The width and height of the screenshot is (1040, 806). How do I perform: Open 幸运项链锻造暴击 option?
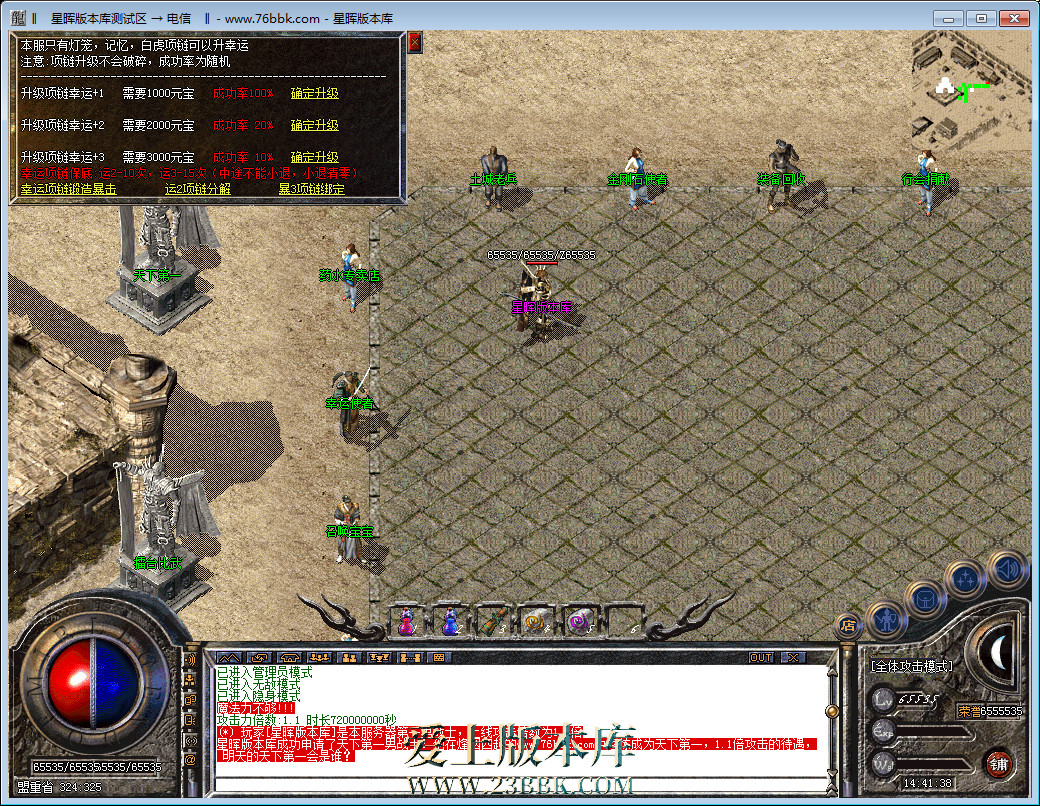pyautogui.click(x=68, y=188)
